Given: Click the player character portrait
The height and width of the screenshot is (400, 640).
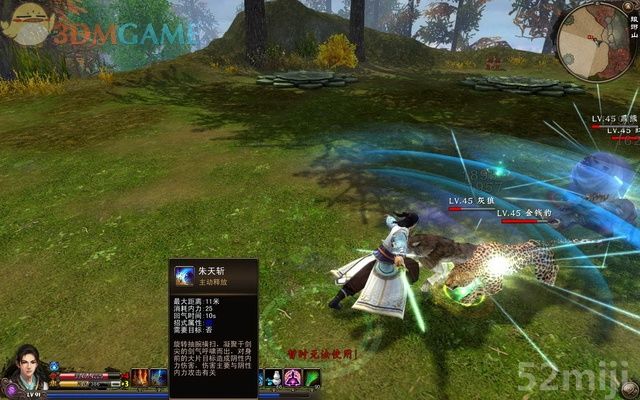Looking at the screenshot, I should (x=22, y=373).
